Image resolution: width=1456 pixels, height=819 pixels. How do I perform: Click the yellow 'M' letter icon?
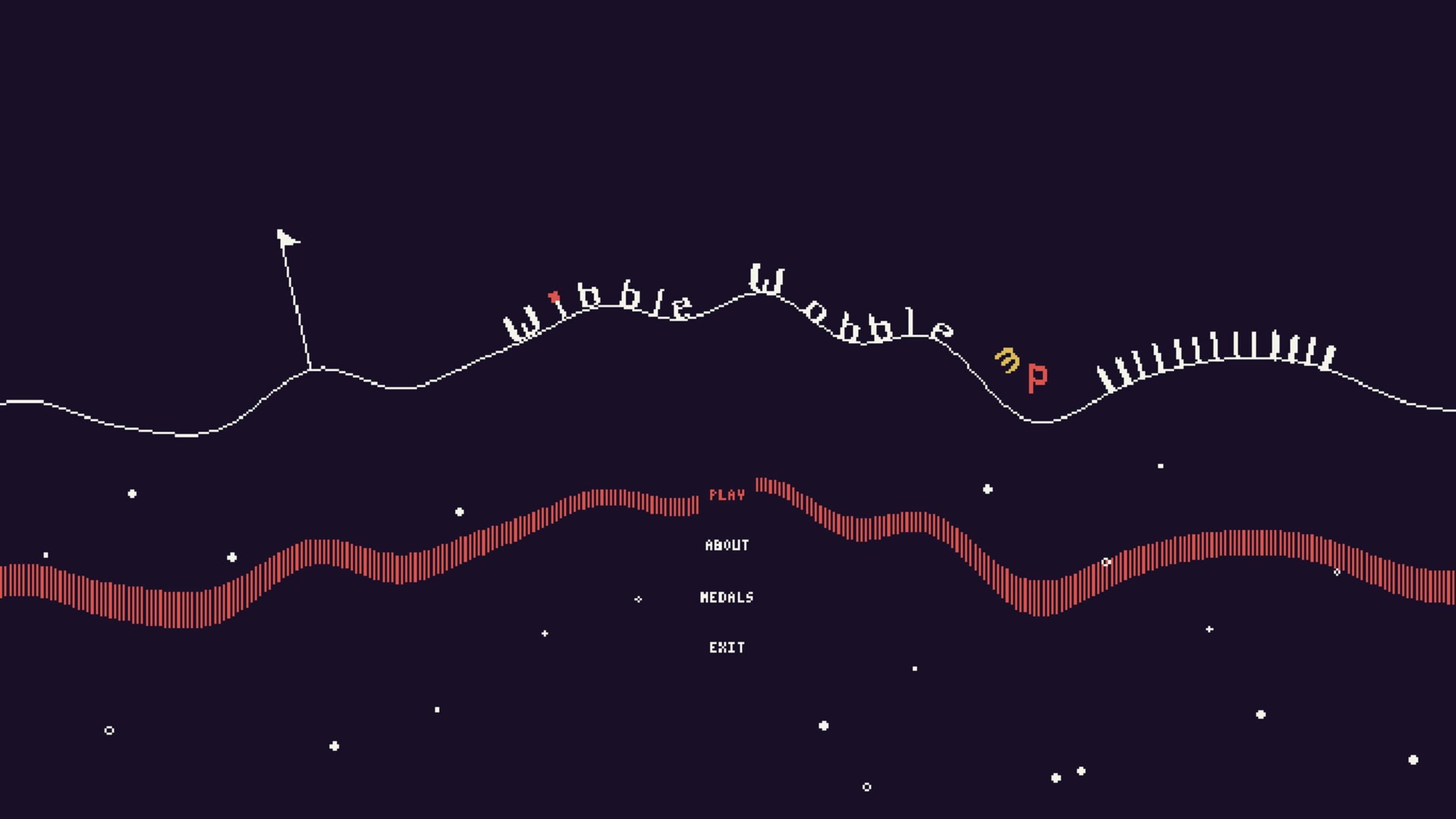[x=1007, y=360]
